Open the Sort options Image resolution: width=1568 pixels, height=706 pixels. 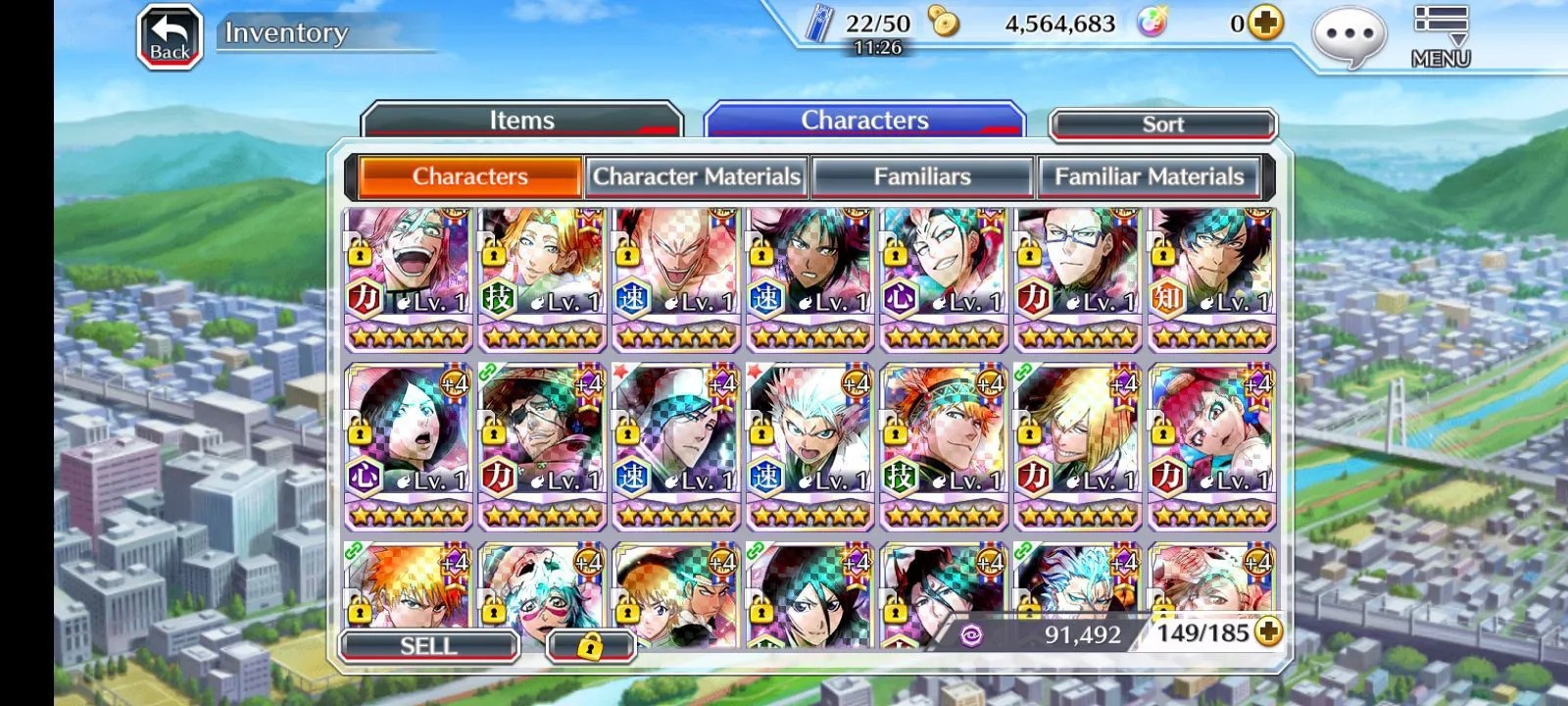click(x=1162, y=125)
